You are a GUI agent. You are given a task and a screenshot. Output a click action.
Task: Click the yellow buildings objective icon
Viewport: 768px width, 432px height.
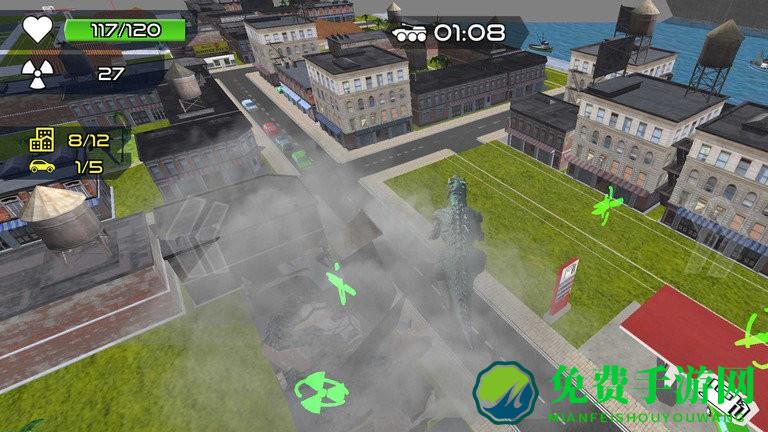point(42,140)
